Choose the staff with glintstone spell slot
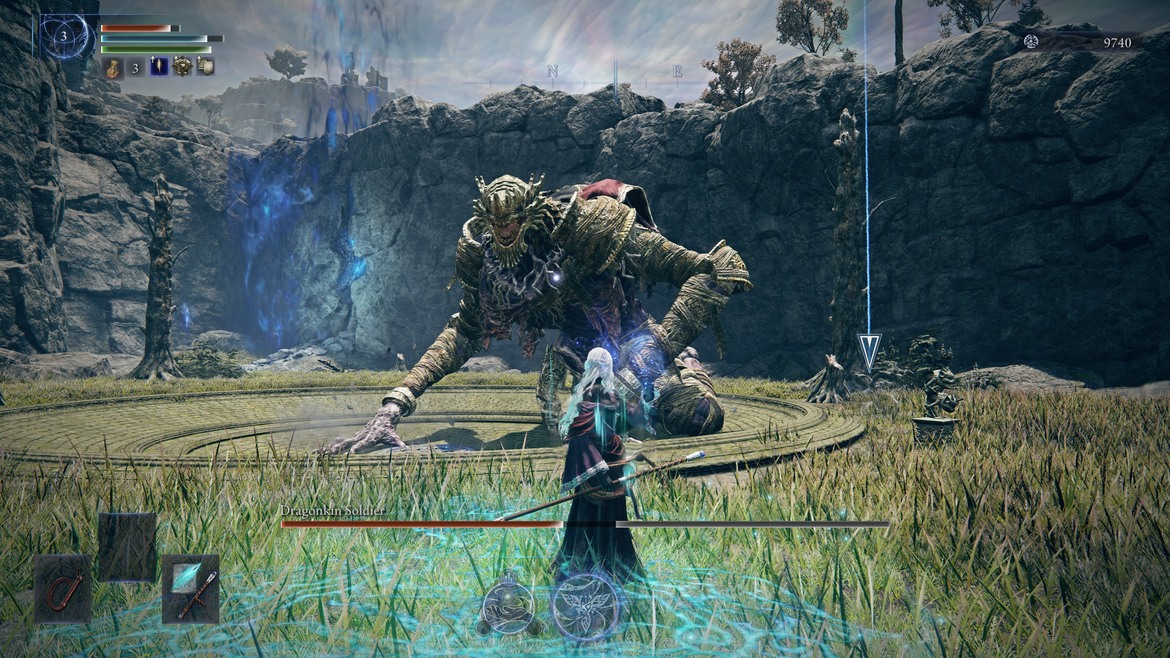 (190, 589)
